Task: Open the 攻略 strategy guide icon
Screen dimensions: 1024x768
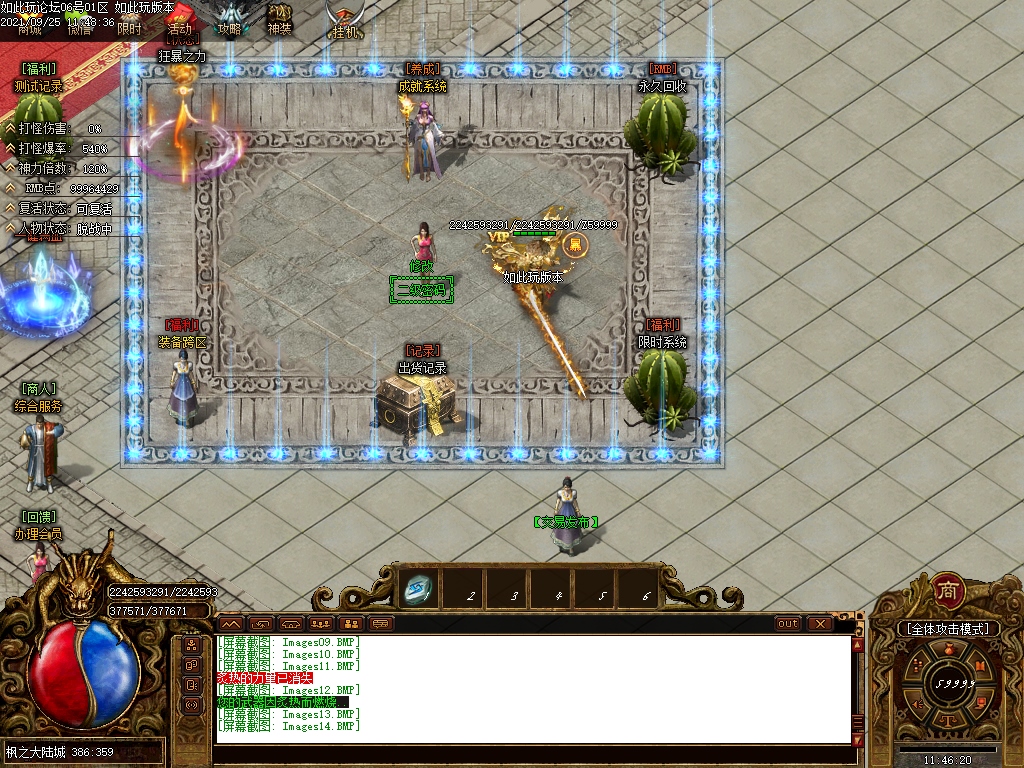Action: pos(231,19)
